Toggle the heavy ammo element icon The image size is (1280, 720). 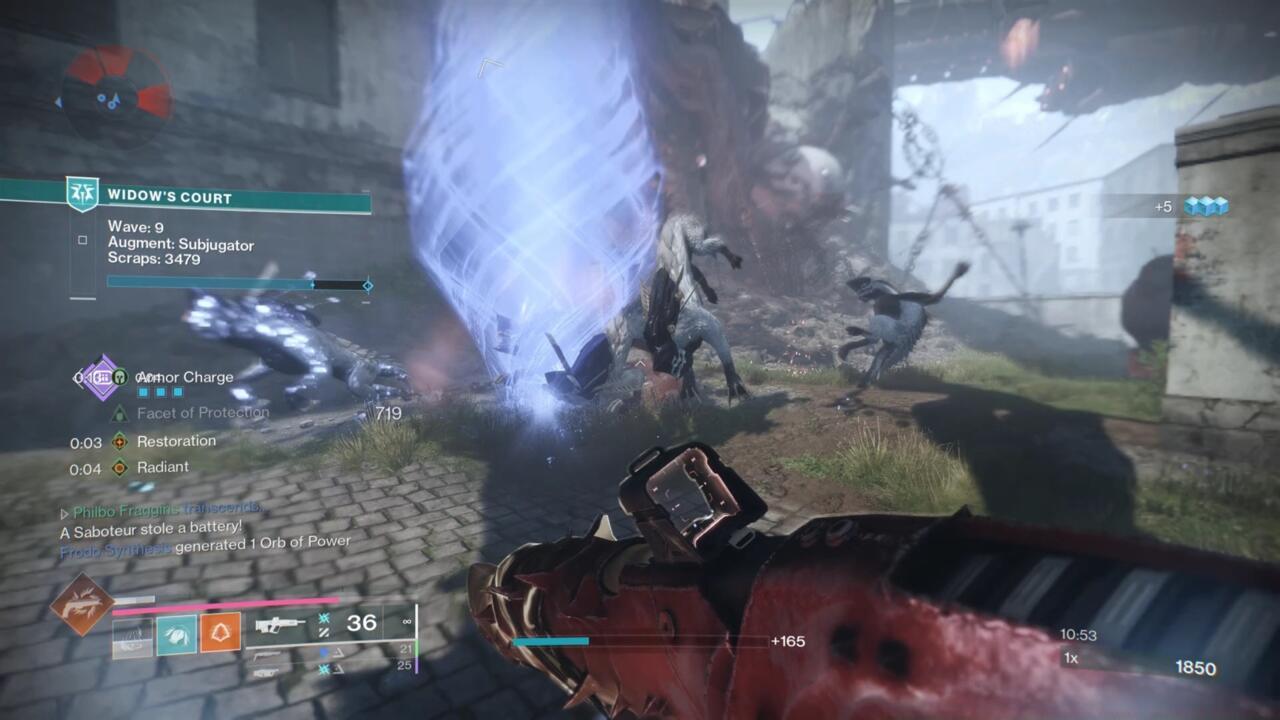coord(324,668)
